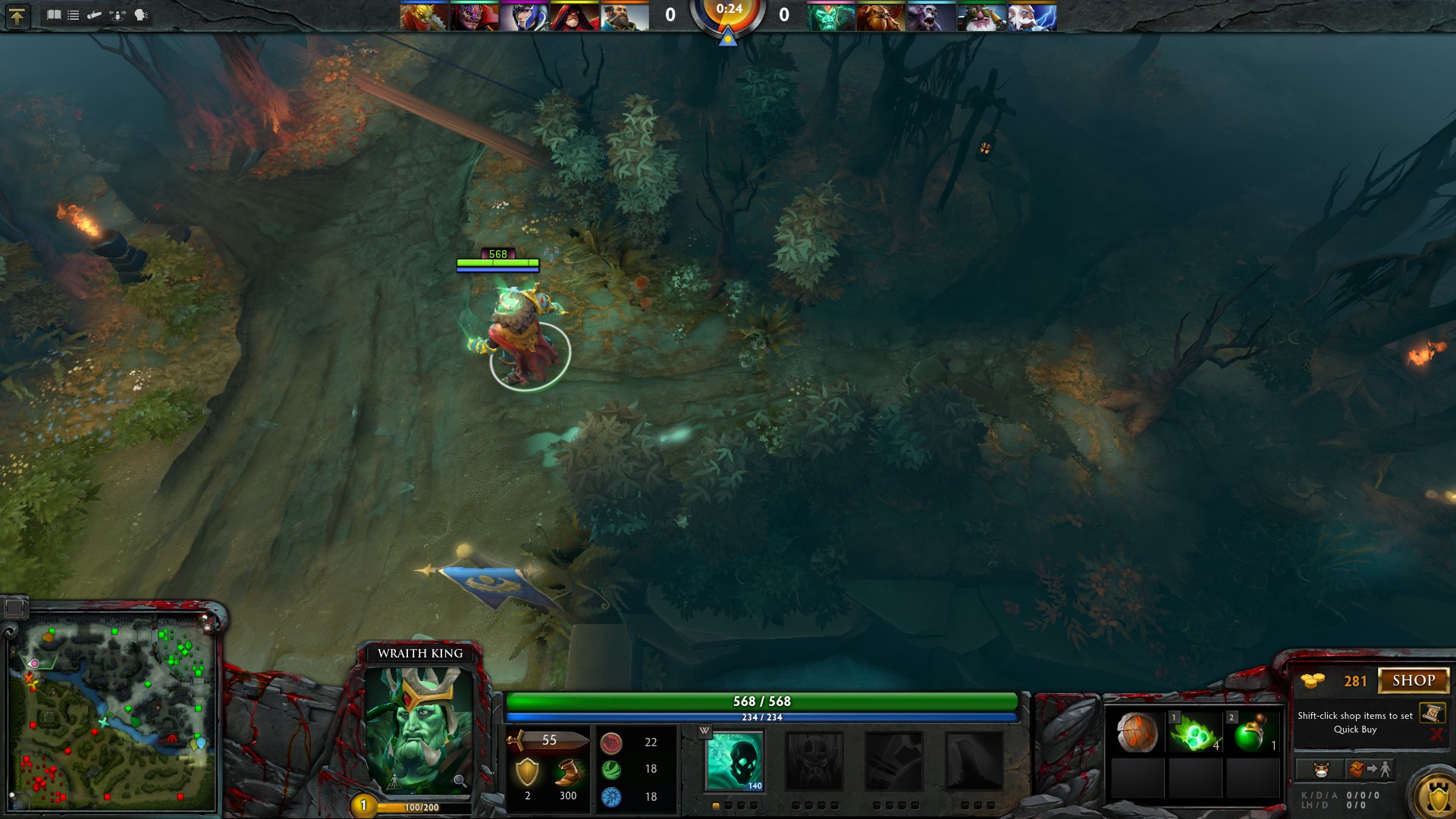The width and height of the screenshot is (1456, 819).
Task: Use the green Healing Salve item
Action: 1252,733
